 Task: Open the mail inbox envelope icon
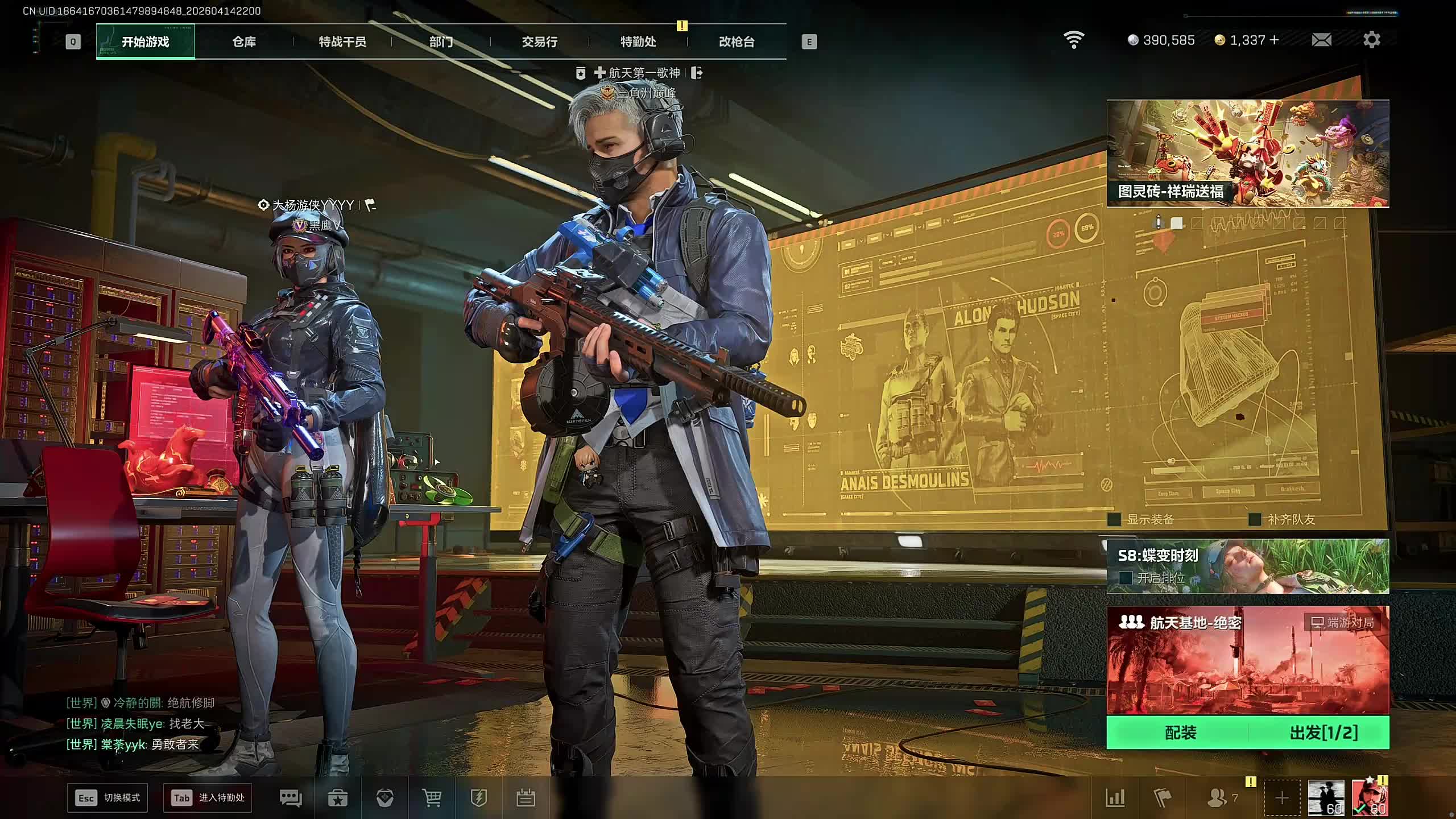[1321, 40]
